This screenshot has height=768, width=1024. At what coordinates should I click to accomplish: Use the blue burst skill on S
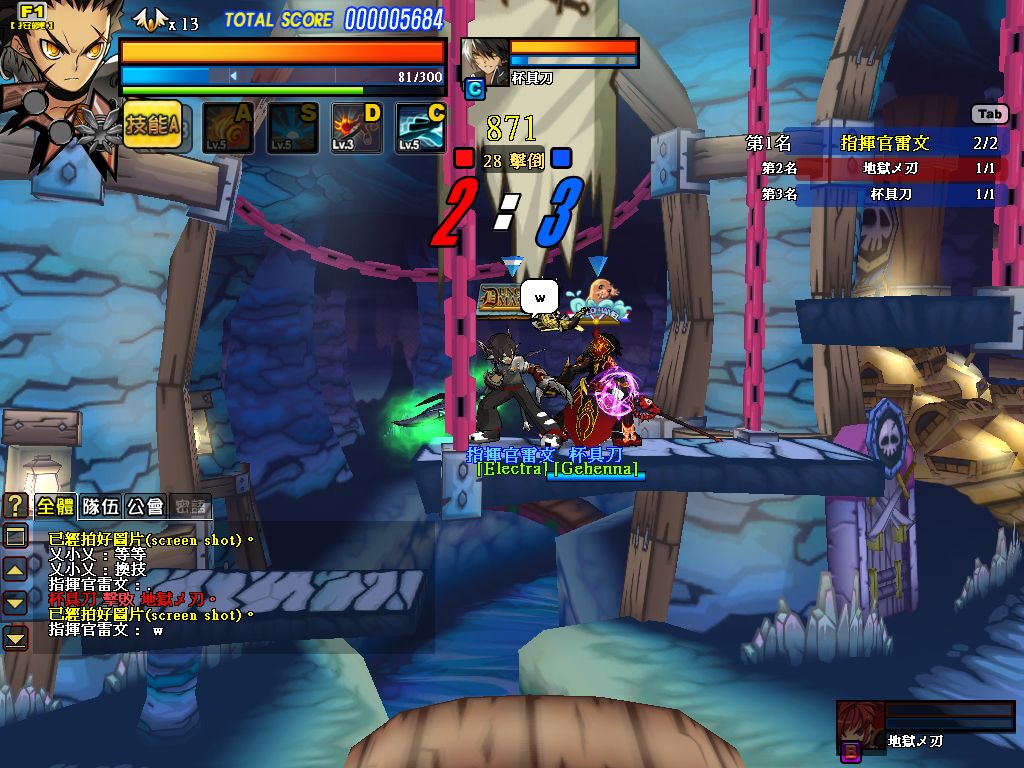tap(292, 128)
